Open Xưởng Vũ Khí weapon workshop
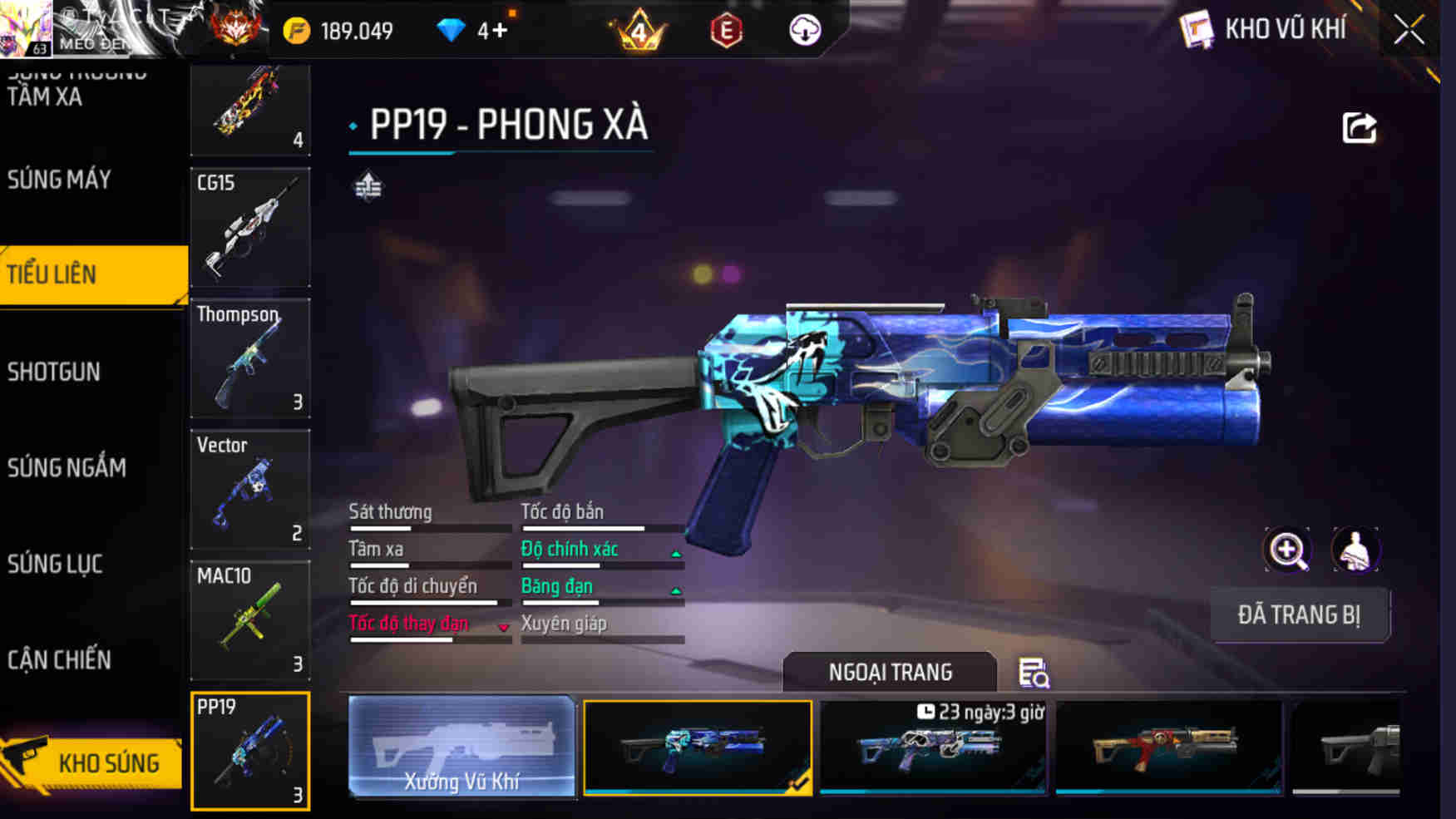This screenshot has width=1456, height=819. (x=462, y=747)
